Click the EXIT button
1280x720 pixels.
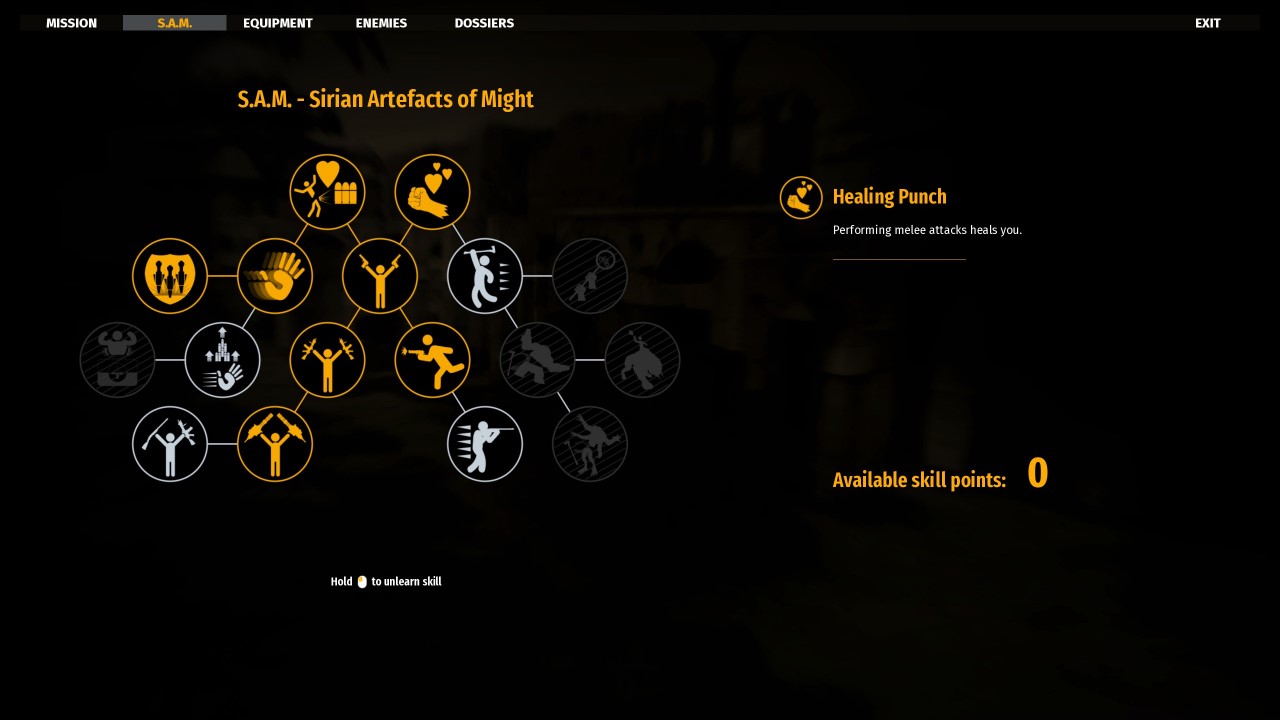(1207, 22)
